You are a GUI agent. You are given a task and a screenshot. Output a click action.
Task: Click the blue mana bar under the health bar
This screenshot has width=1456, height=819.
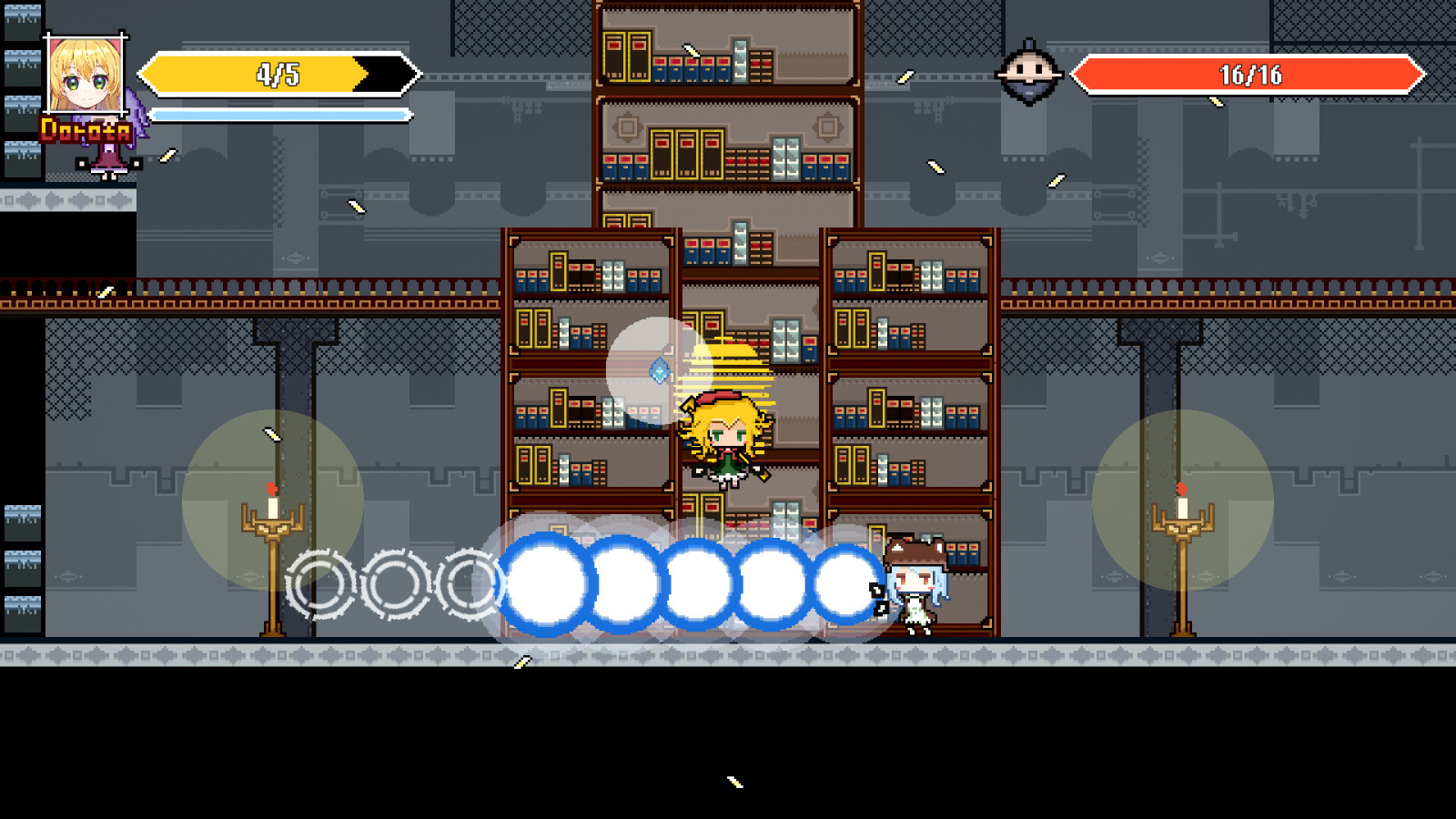[278, 116]
